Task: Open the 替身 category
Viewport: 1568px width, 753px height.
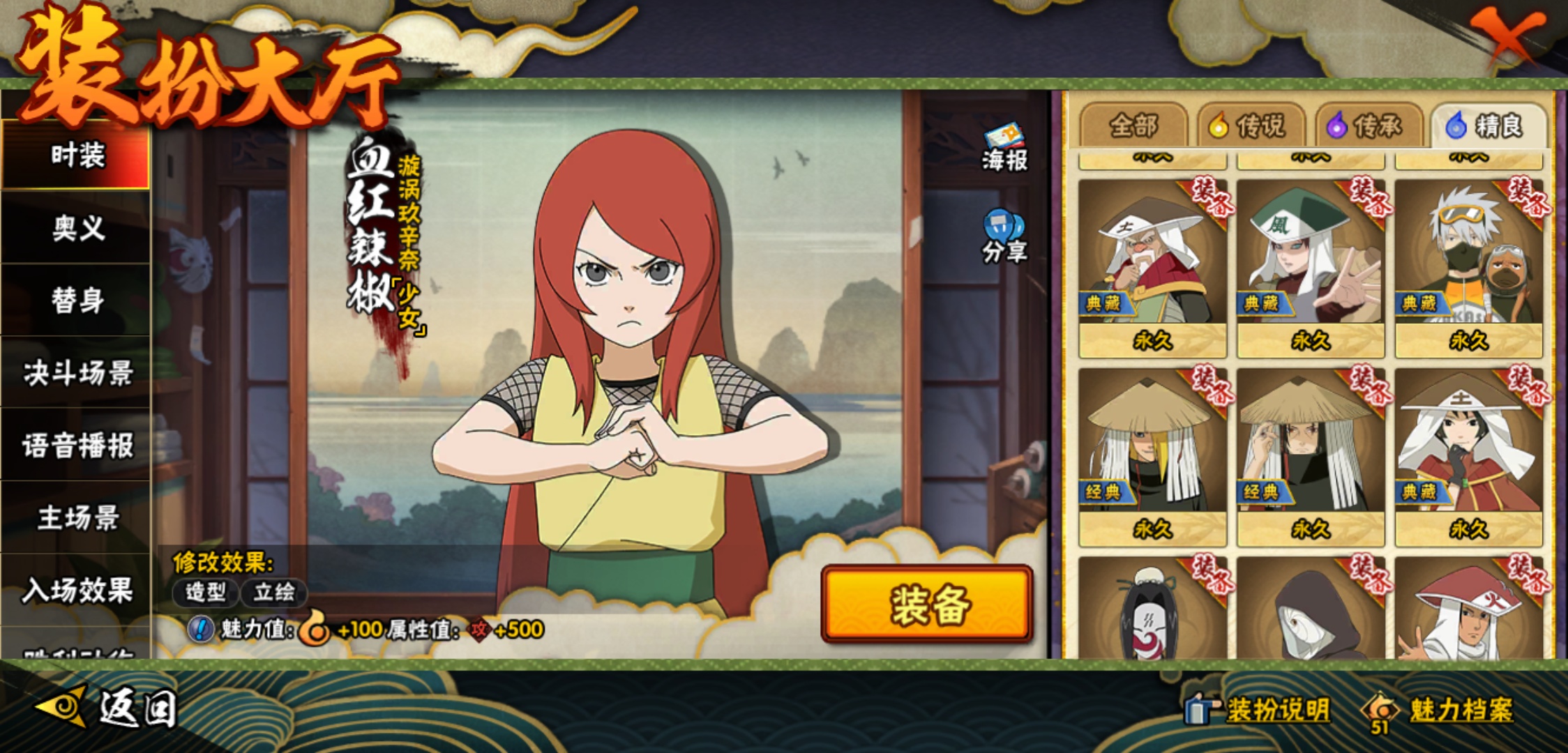Action: point(77,301)
